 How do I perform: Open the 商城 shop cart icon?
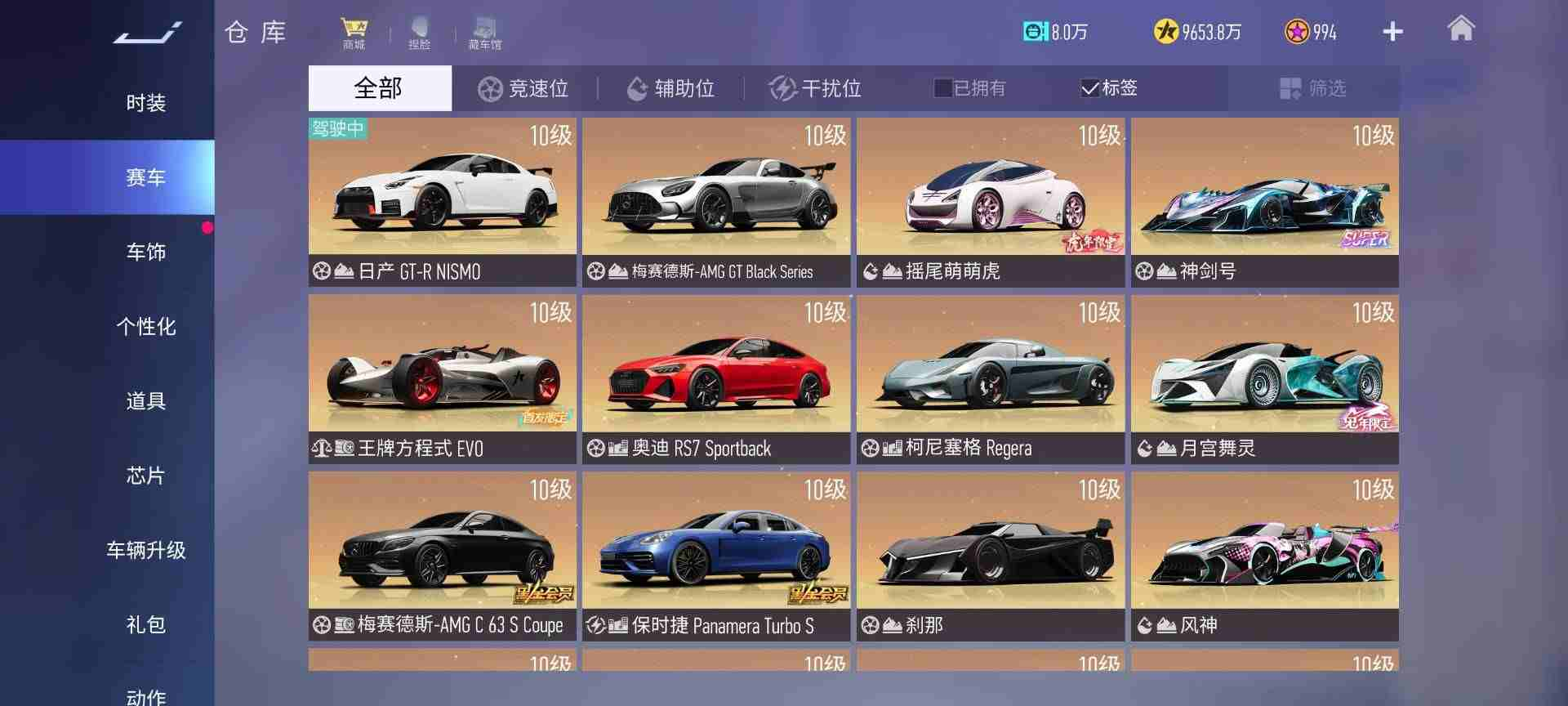[354, 33]
